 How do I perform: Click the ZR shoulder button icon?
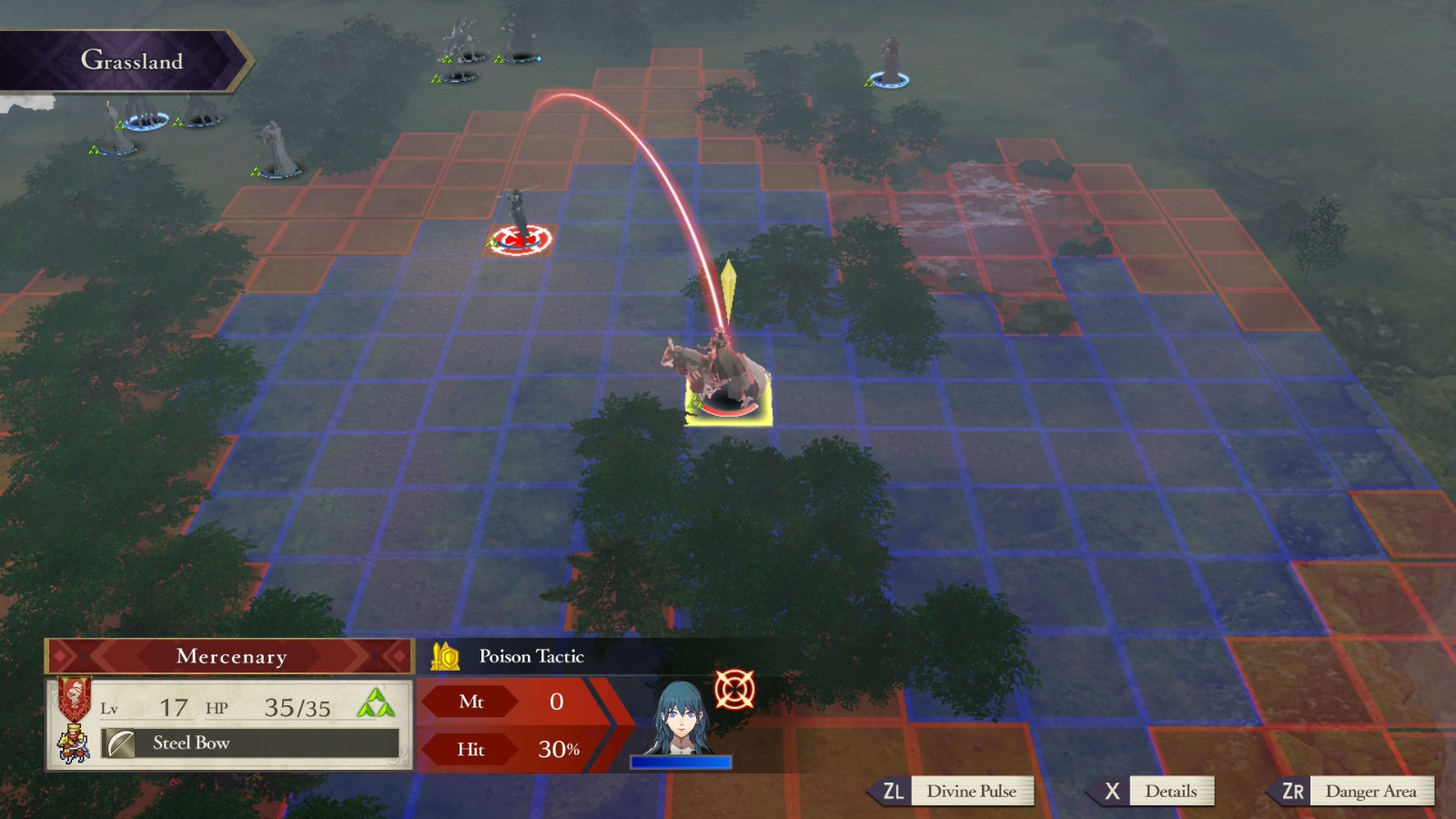click(1296, 791)
